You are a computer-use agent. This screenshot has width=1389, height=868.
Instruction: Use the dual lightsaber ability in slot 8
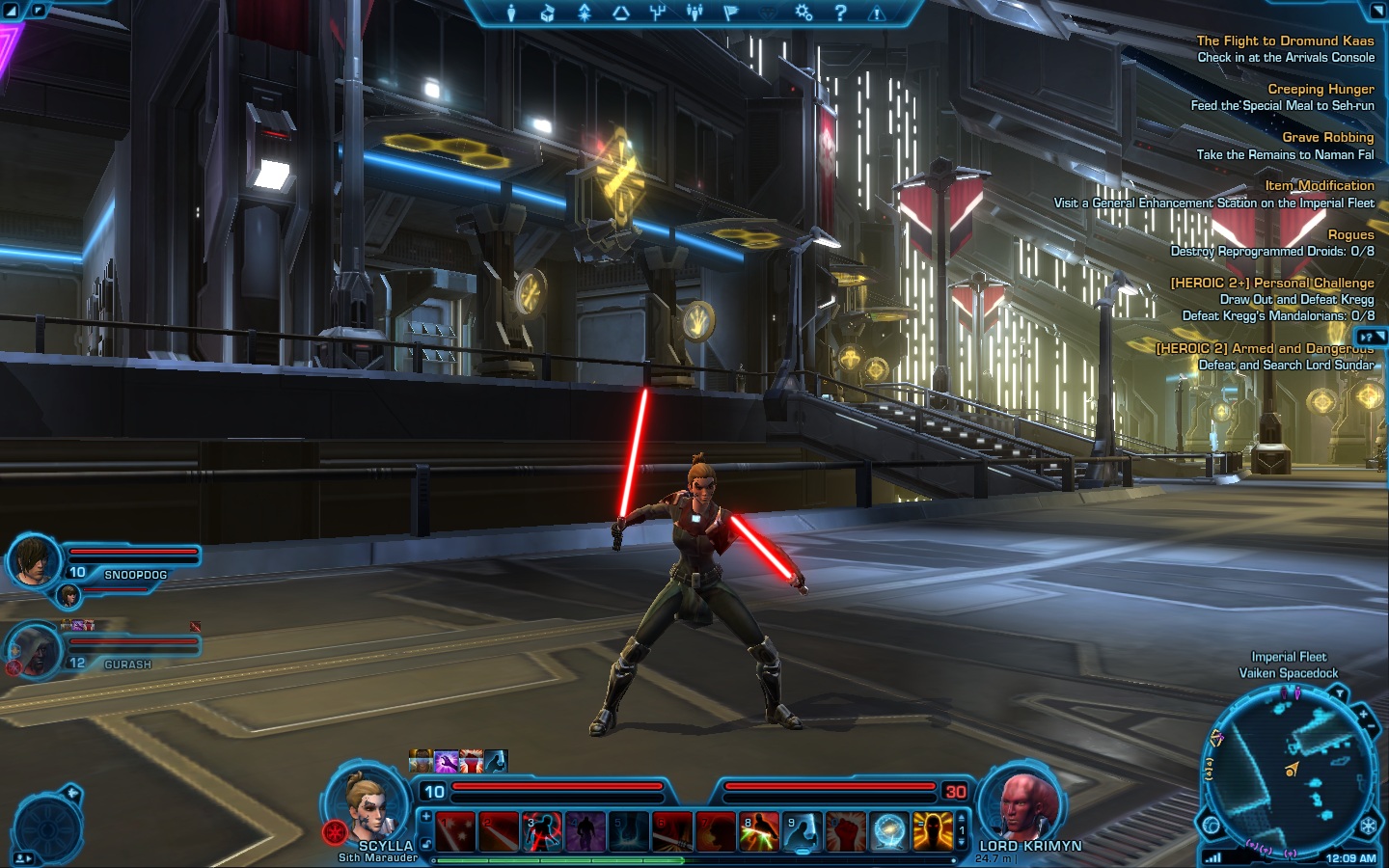(x=758, y=831)
